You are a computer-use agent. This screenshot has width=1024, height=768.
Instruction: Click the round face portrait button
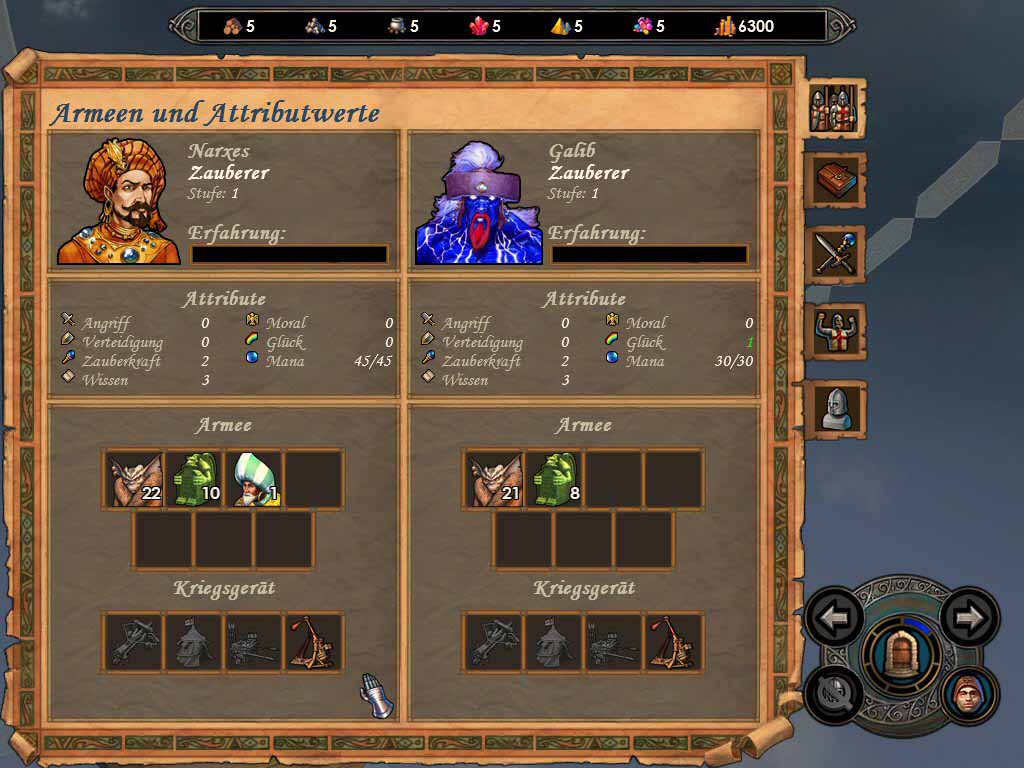969,694
